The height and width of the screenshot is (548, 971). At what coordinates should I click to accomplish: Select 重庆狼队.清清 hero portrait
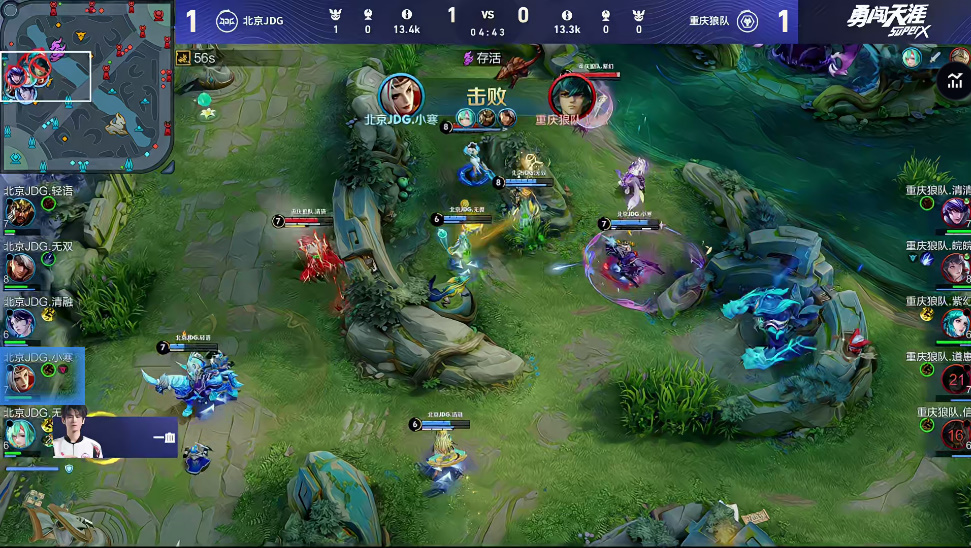coord(955,212)
